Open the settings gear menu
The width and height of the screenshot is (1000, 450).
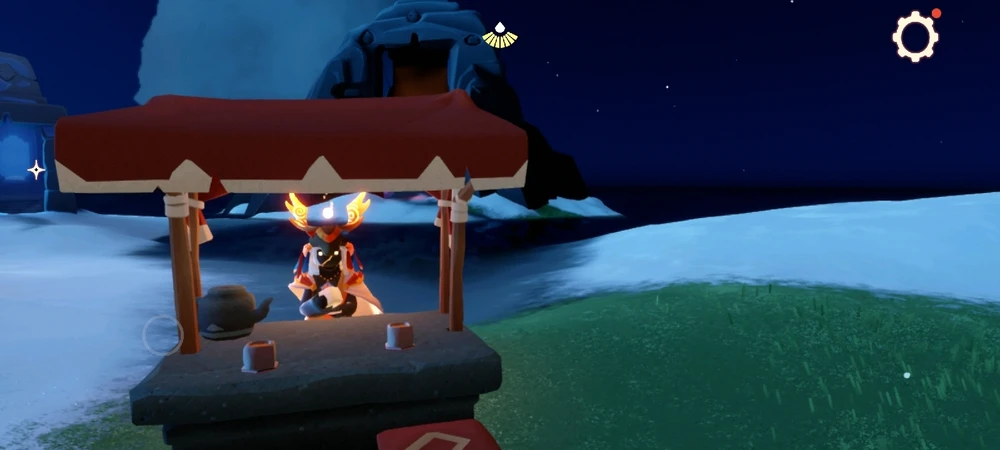915,37
